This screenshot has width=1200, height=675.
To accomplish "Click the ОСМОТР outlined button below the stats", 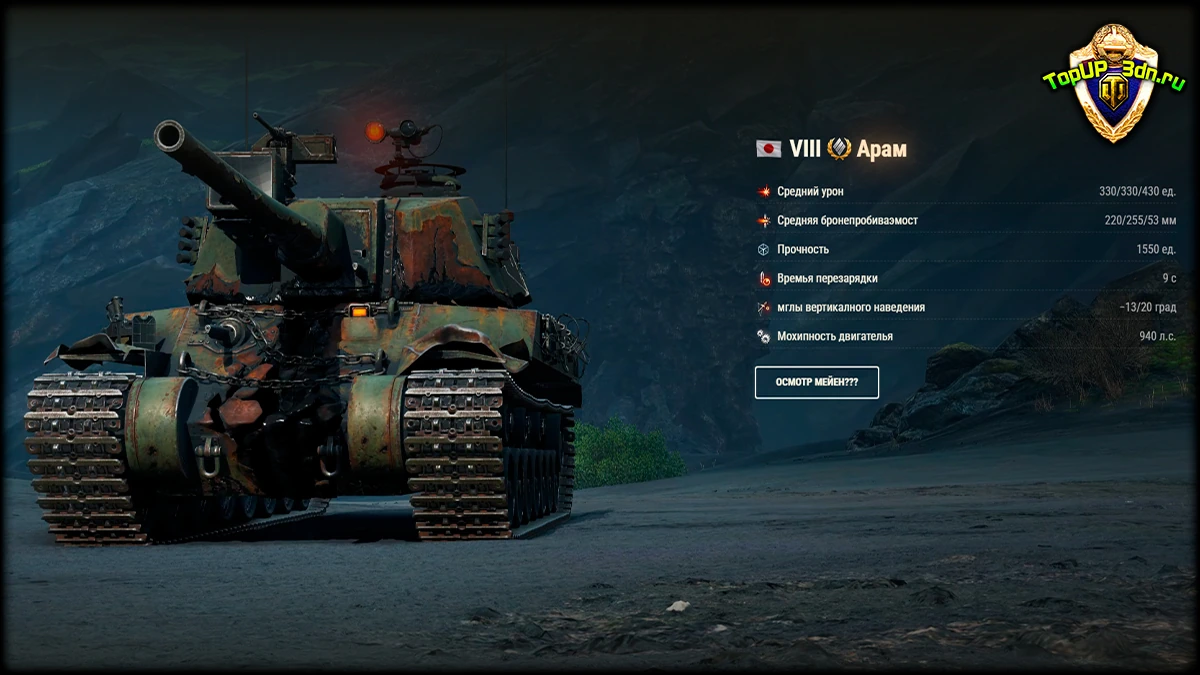I will [816, 383].
